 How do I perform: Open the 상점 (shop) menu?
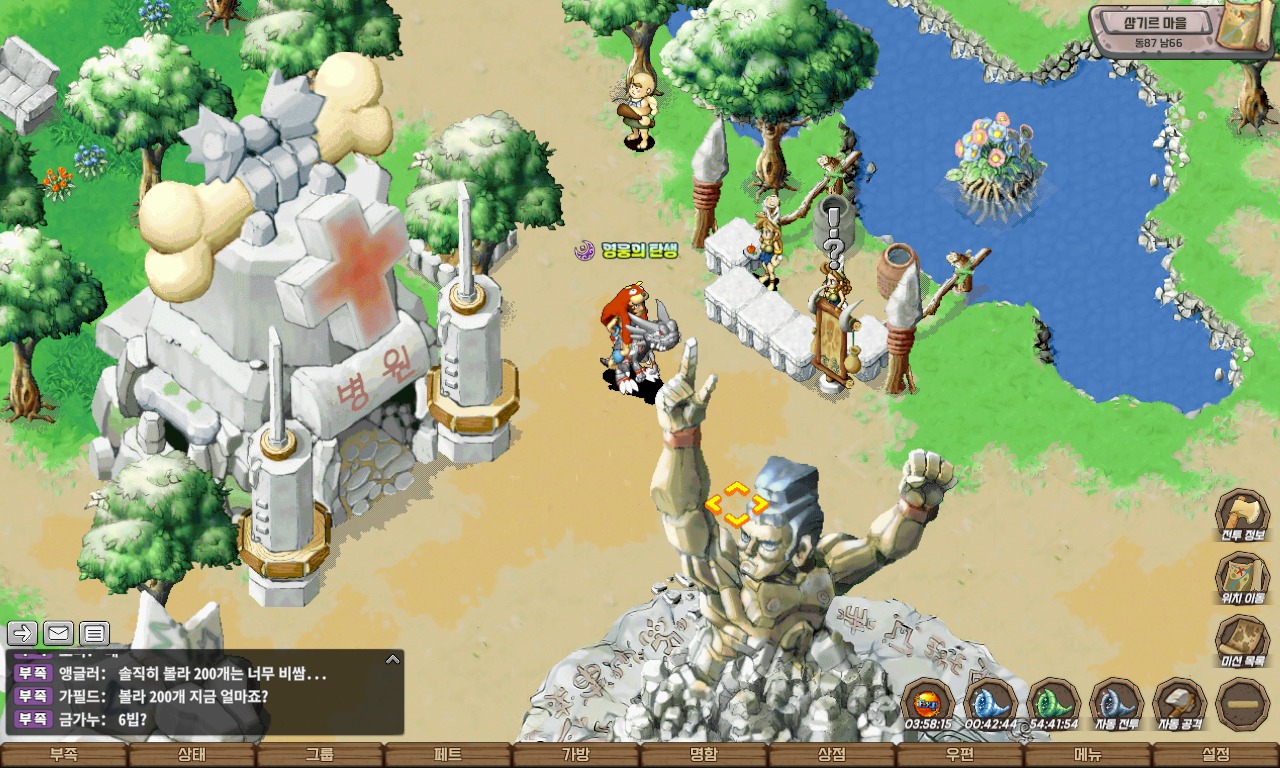tap(832, 755)
